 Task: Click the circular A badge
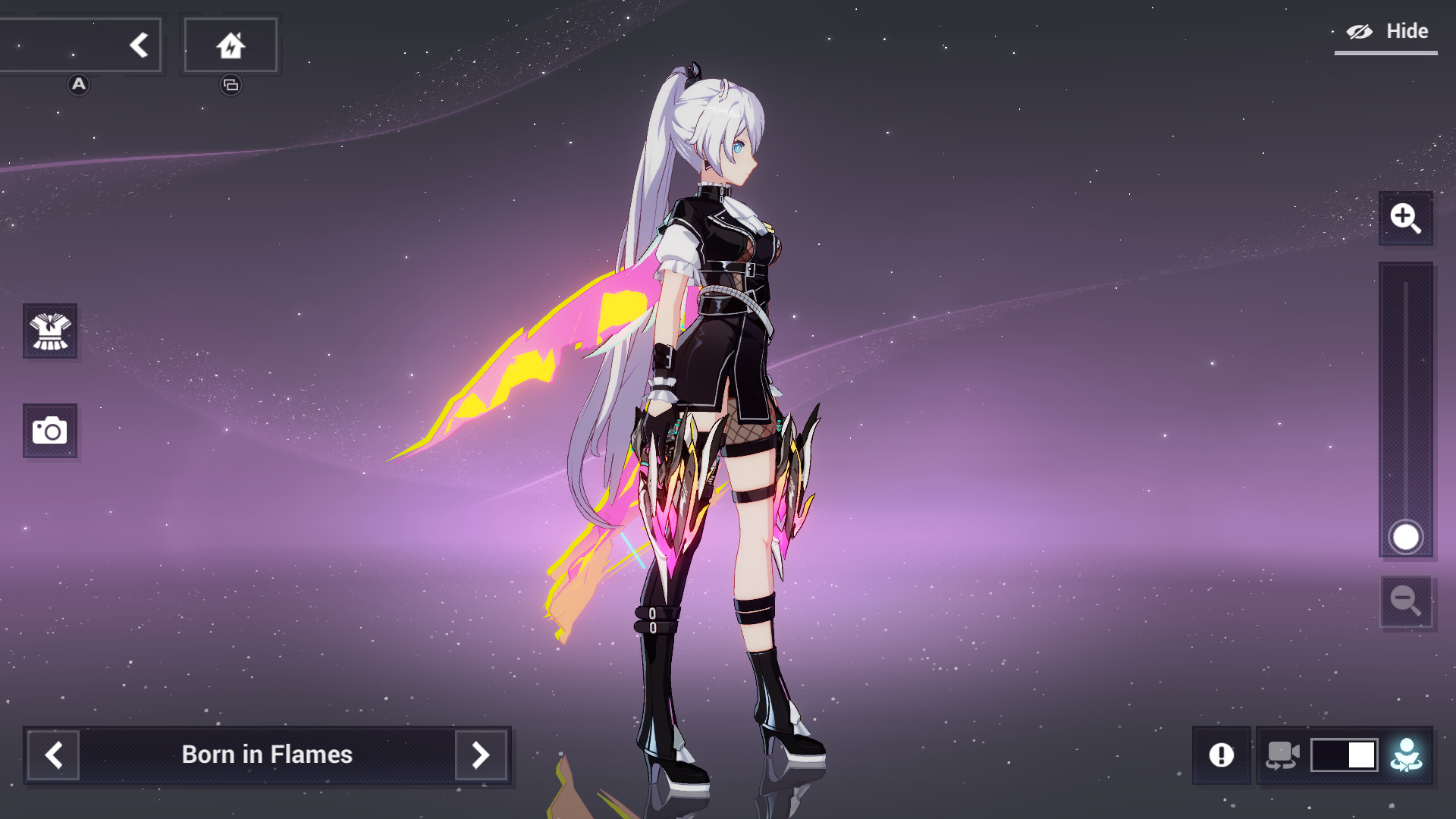tap(77, 86)
